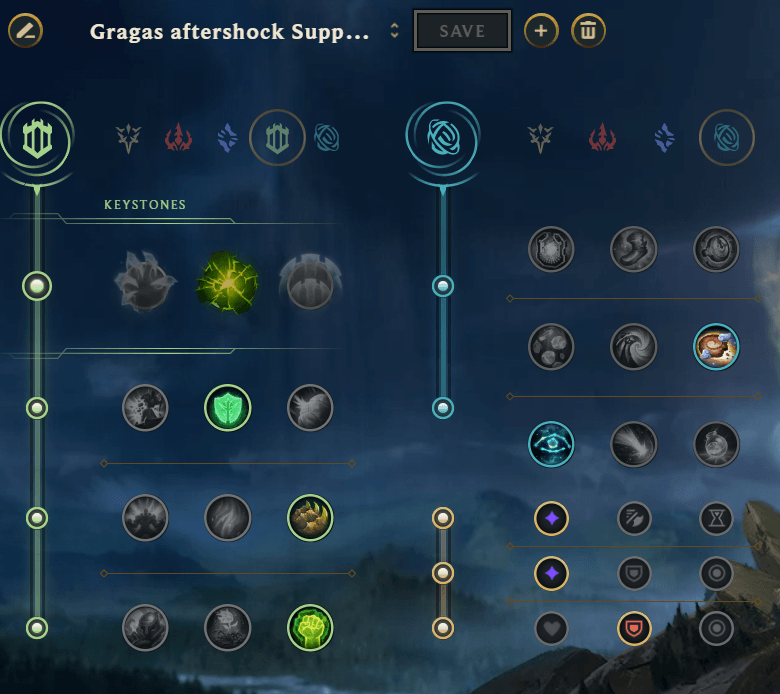Viewport: 780px width, 694px height.
Task: Pick the Biscuit Delivery rune
Action: 716,347
